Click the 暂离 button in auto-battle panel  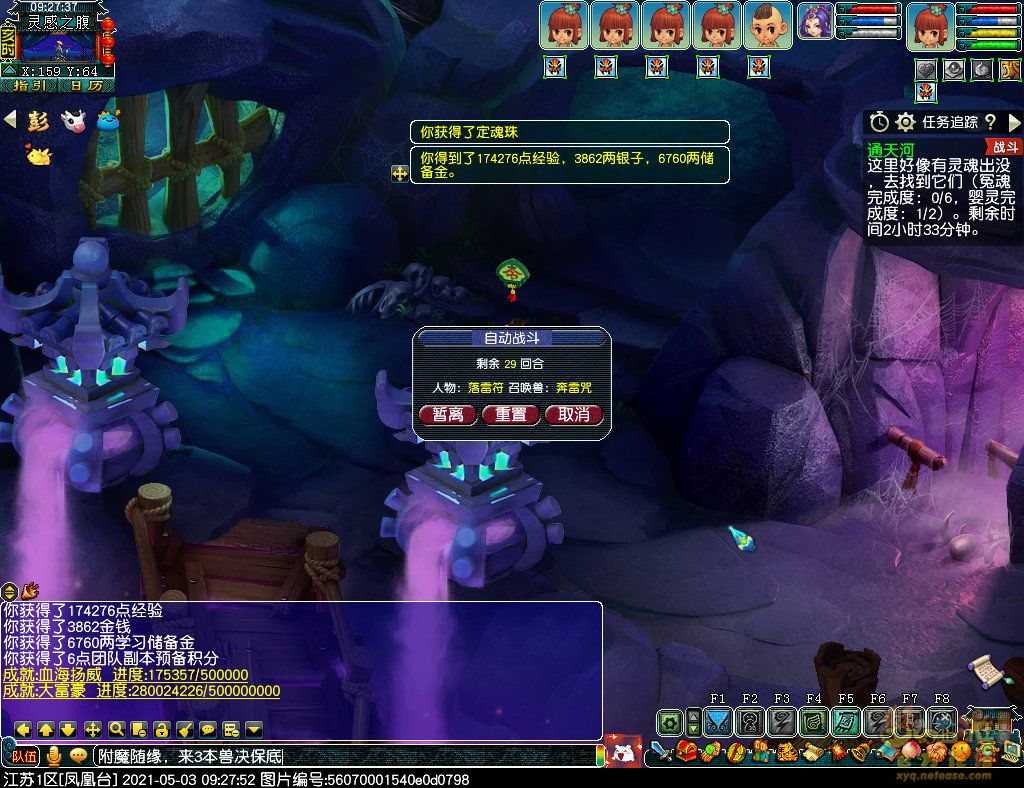tap(448, 414)
